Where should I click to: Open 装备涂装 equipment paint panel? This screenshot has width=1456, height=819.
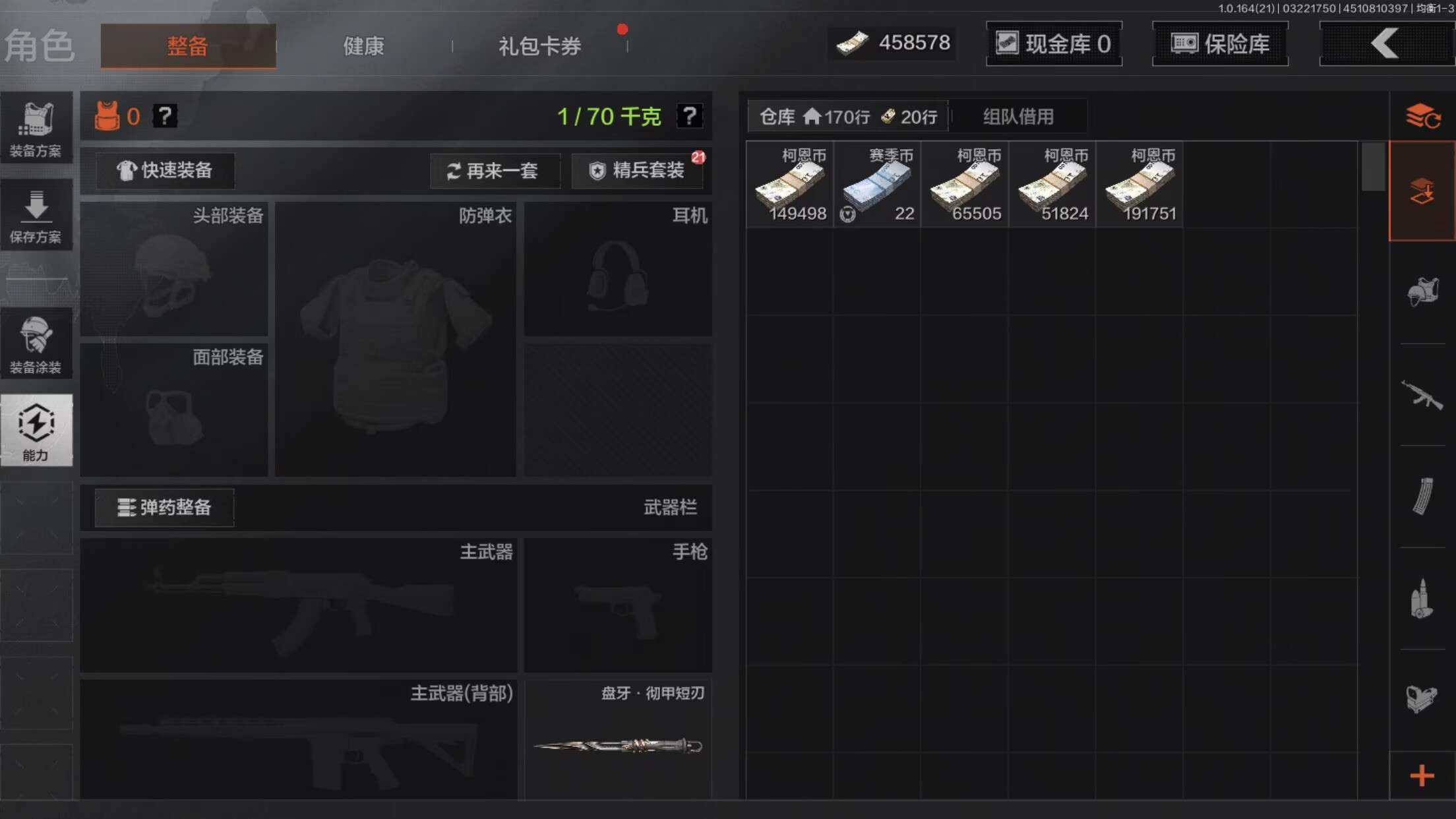pyautogui.click(x=37, y=343)
